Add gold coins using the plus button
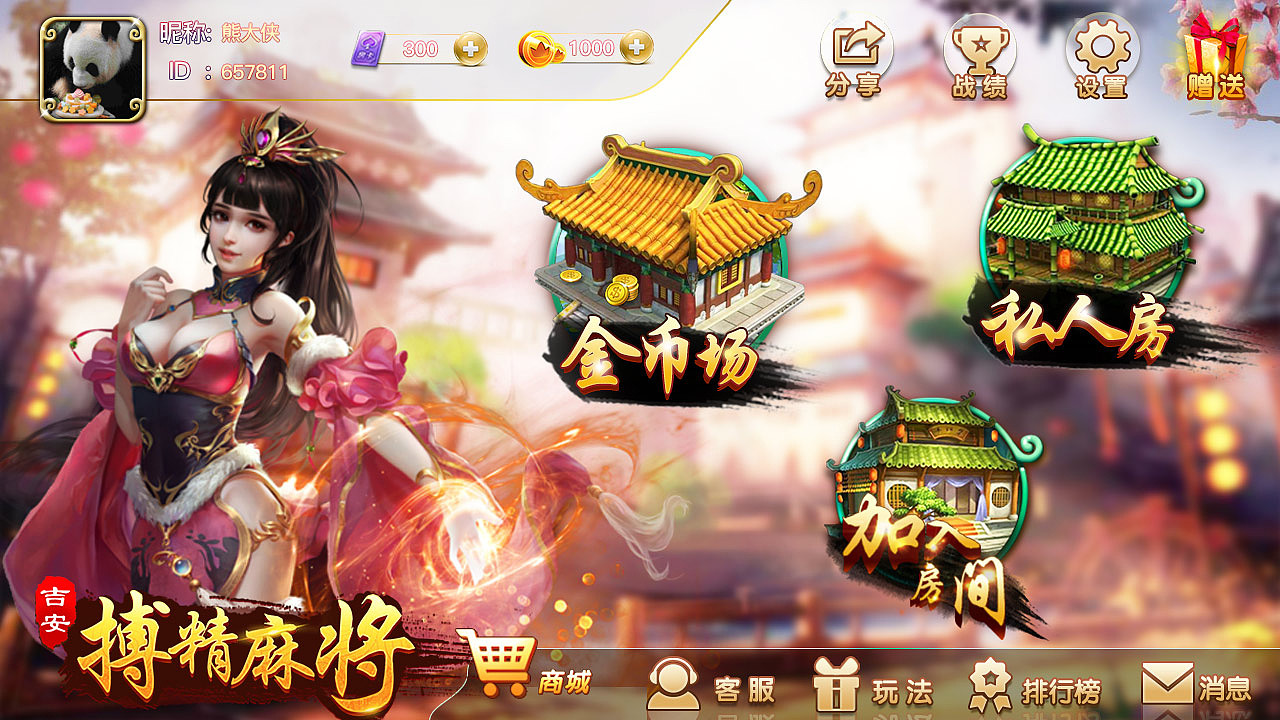 click(x=634, y=45)
